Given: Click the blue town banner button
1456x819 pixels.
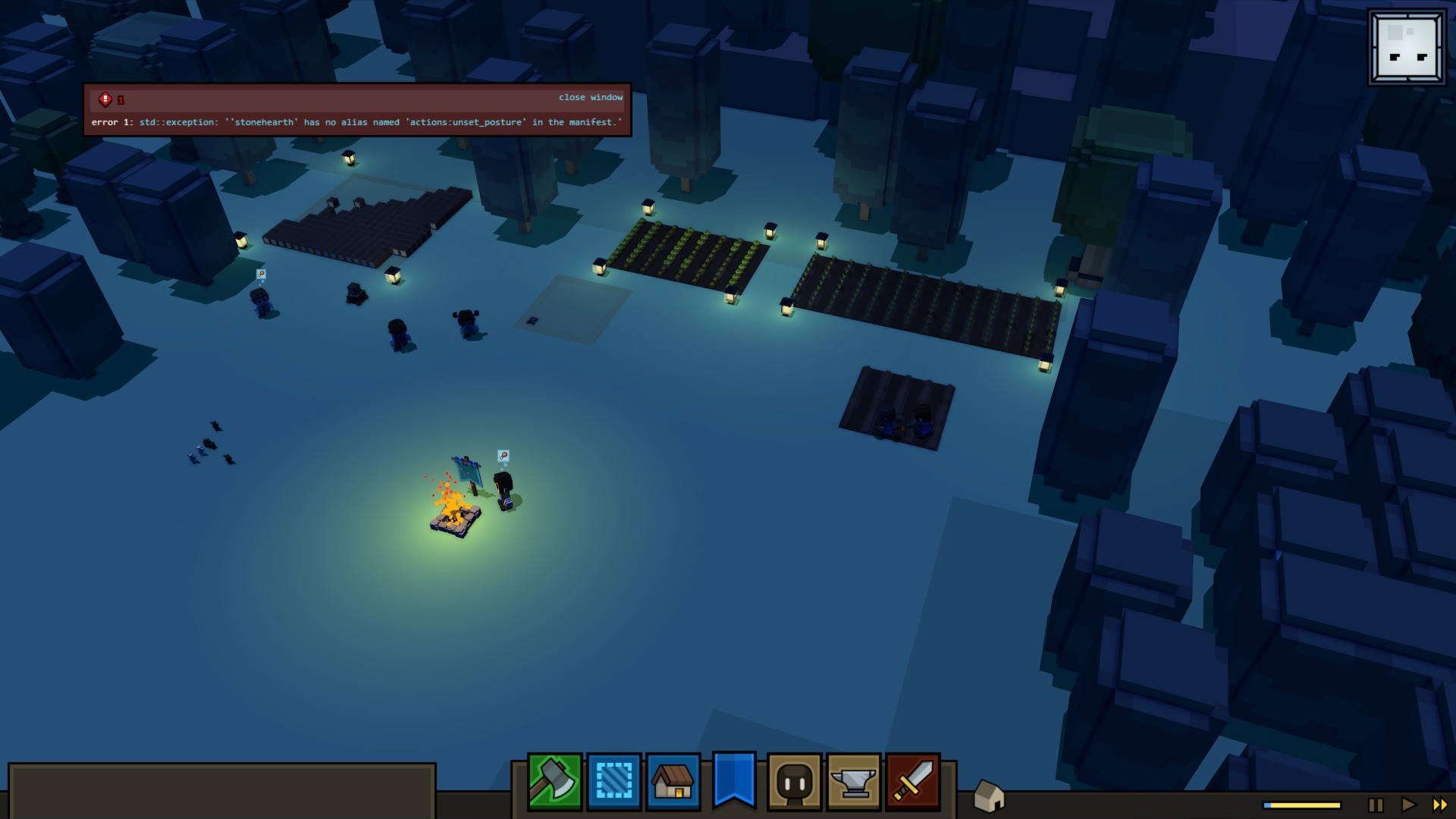Looking at the screenshot, I should pyautogui.click(x=733, y=779).
